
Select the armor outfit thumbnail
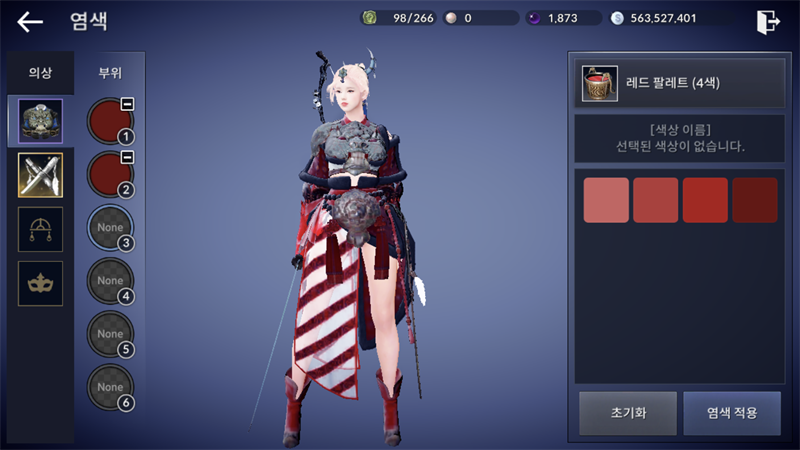pyautogui.click(x=40, y=120)
